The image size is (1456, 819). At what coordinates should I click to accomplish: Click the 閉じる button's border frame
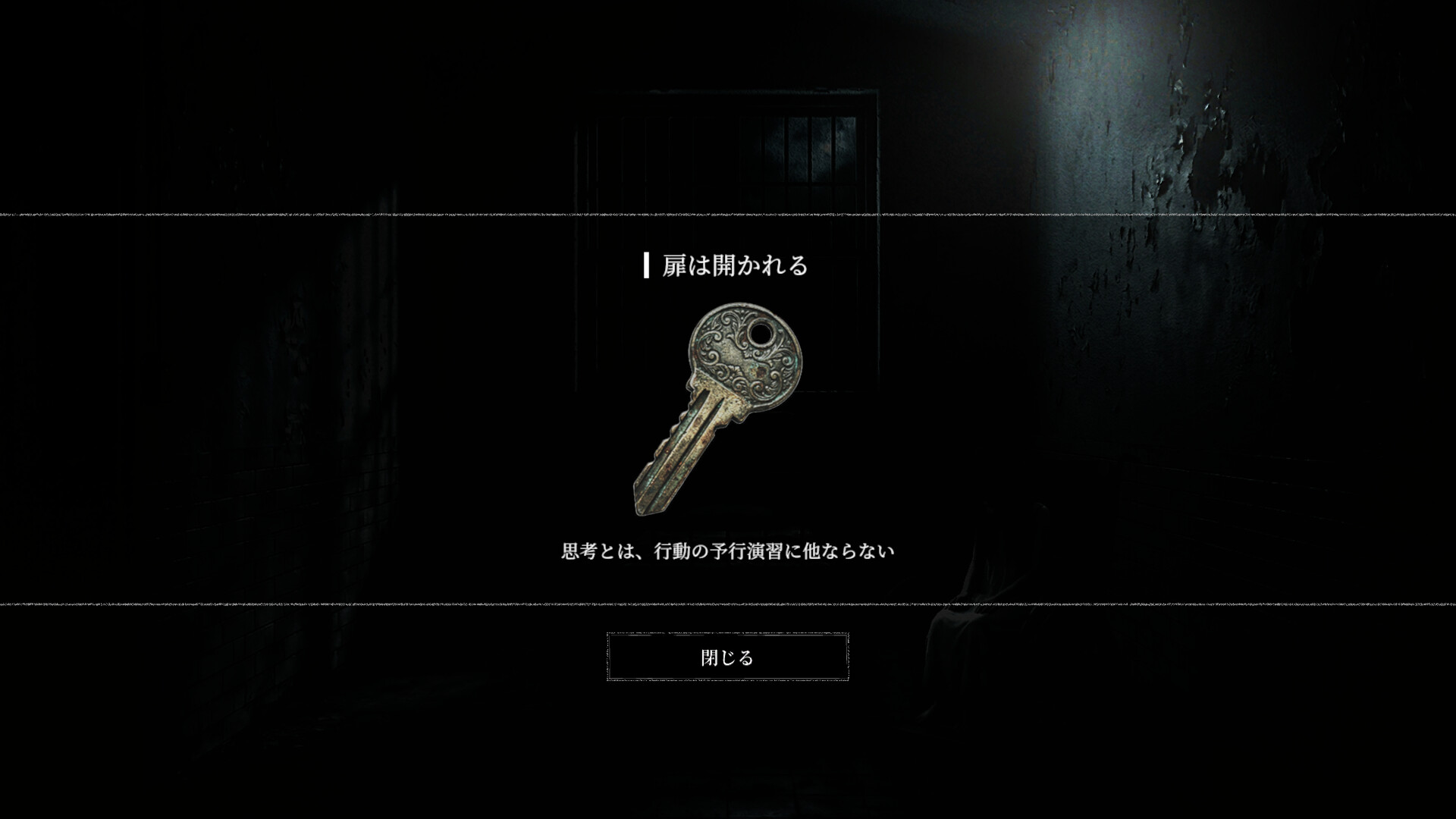click(x=728, y=633)
